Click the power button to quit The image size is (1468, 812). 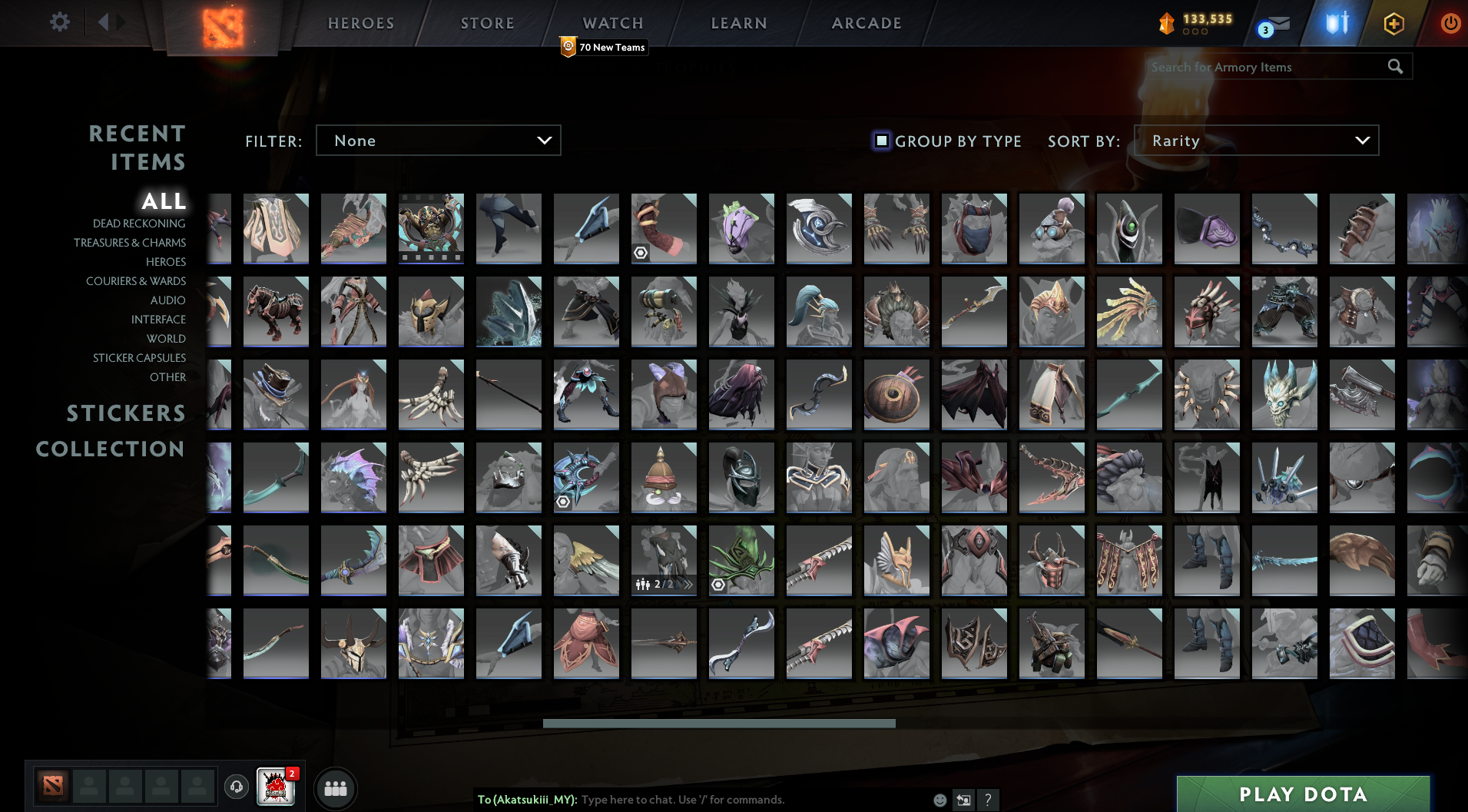pyautogui.click(x=1450, y=23)
